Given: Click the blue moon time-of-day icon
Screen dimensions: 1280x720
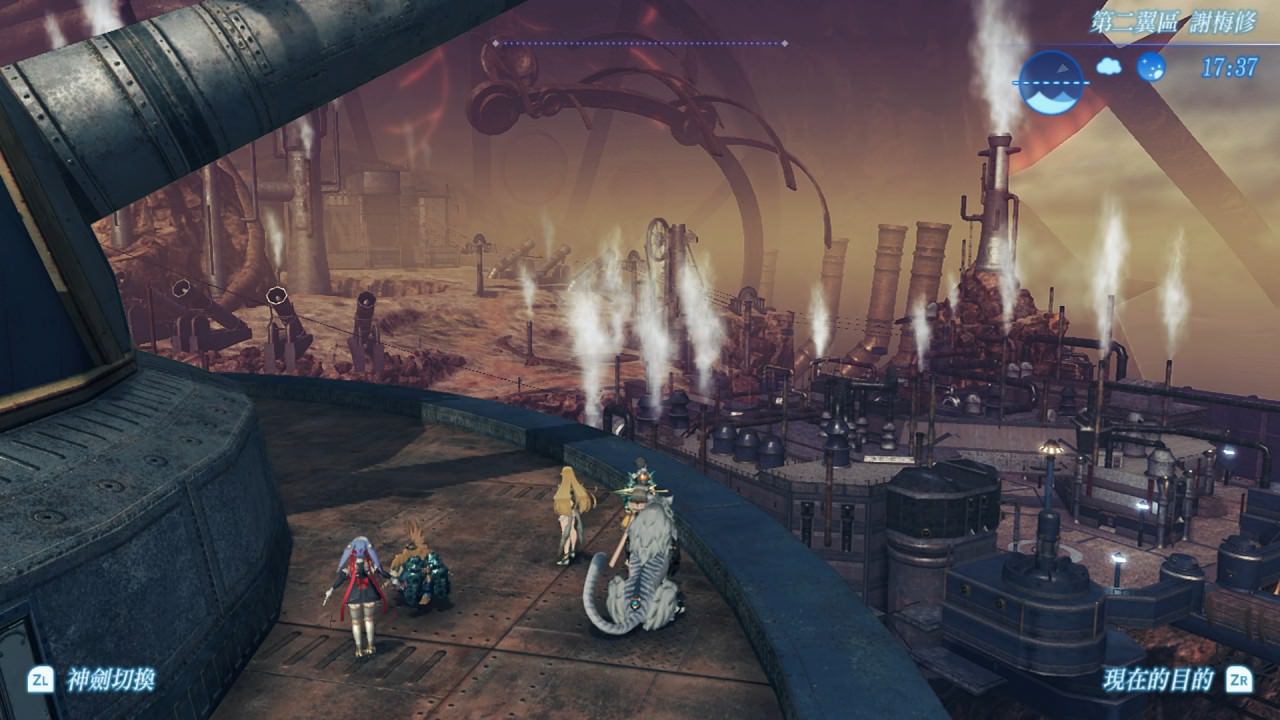Looking at the screenshot, I should click(1151, 67).
